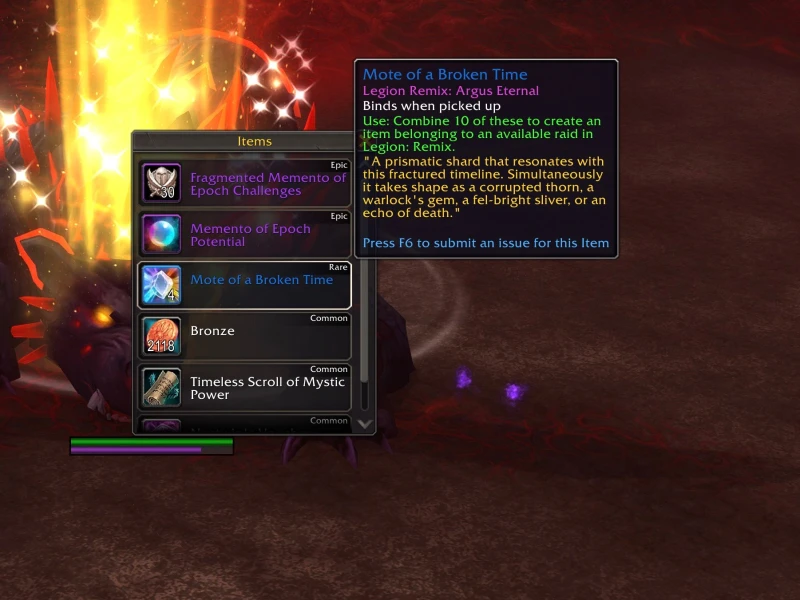Pick up the Bronze currency

click(245, 336)
